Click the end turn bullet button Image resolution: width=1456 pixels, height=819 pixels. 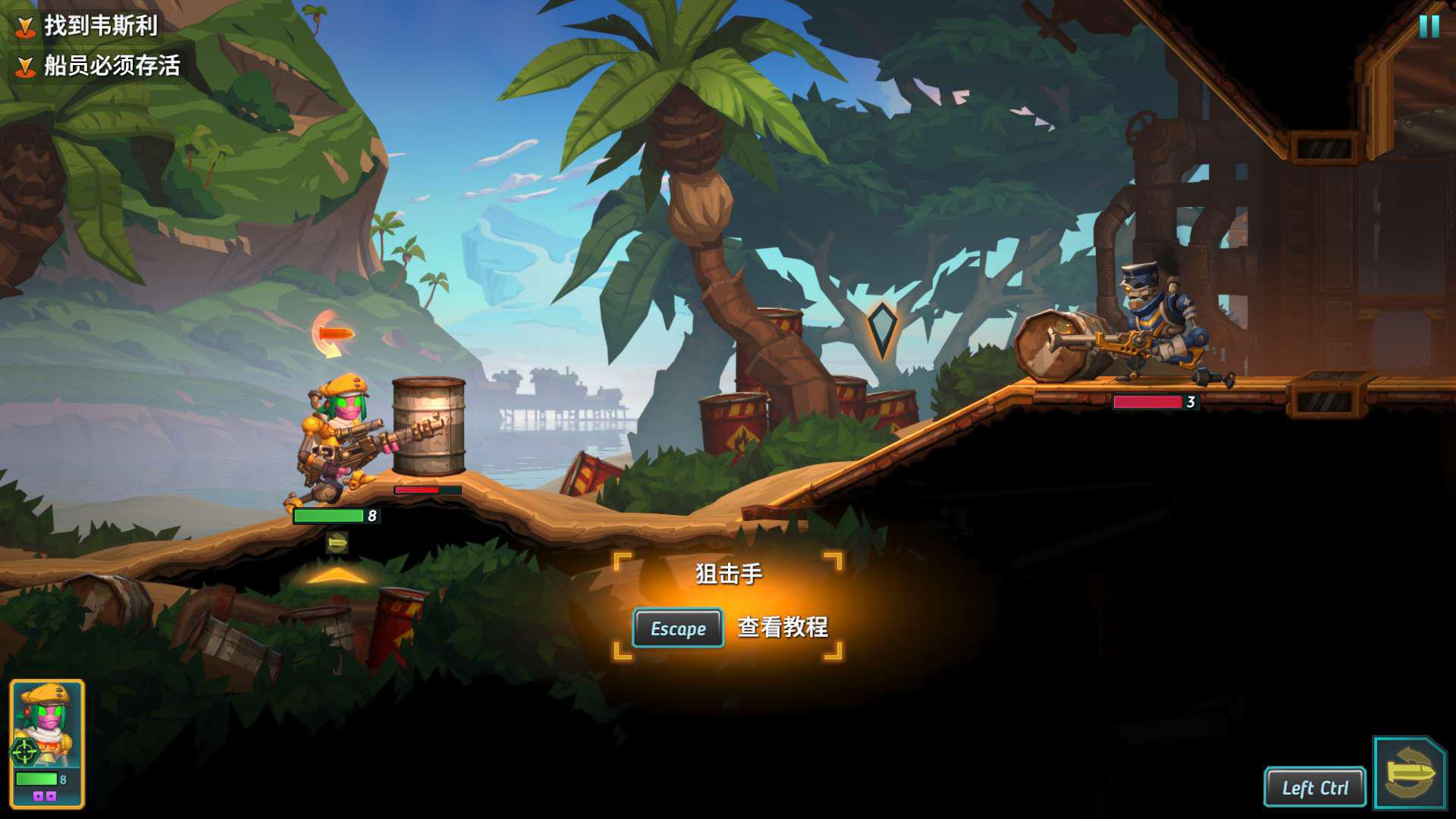(x=1409, y=773)
